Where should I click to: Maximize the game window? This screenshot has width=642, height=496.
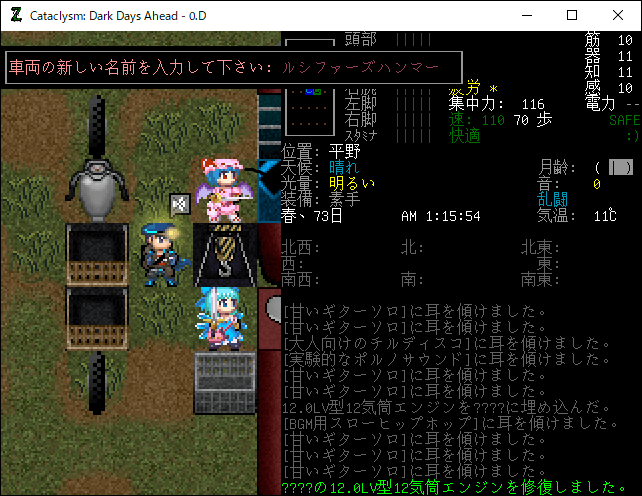click(572, 15)
